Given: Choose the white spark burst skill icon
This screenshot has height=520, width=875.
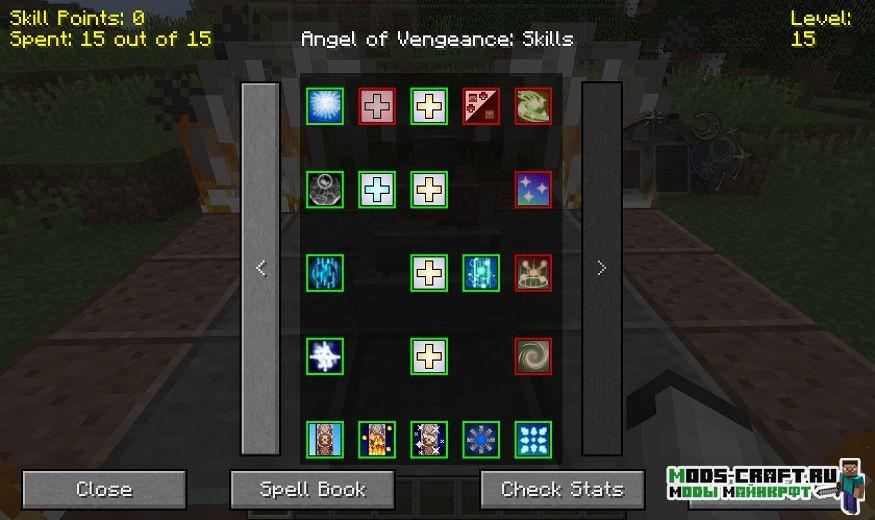Looking at the screenshot, I should [x=325, y=356].
